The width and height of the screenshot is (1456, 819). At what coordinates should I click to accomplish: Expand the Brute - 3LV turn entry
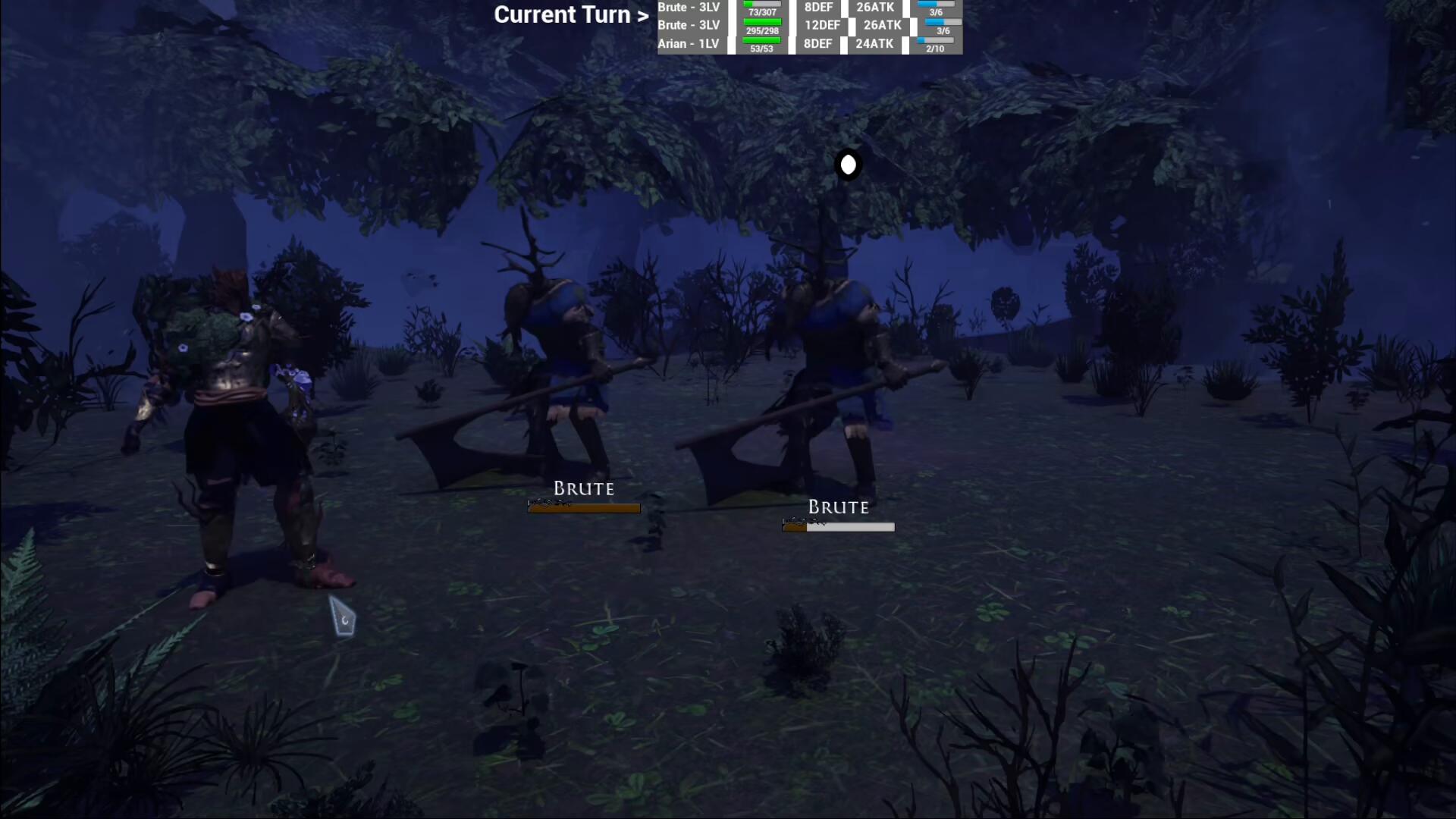click(689, 7)
